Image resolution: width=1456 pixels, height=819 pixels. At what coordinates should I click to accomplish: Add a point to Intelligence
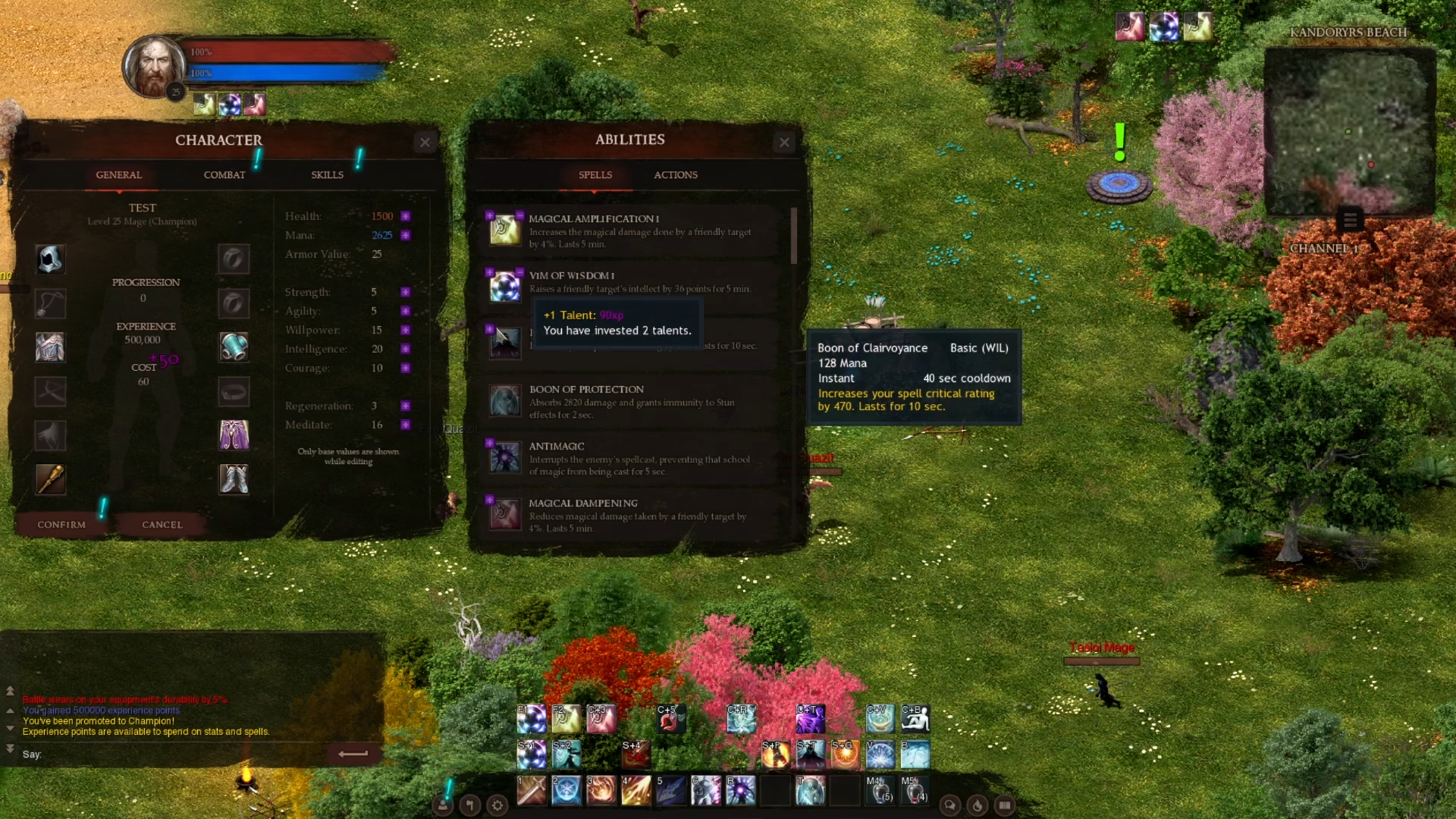406,349
